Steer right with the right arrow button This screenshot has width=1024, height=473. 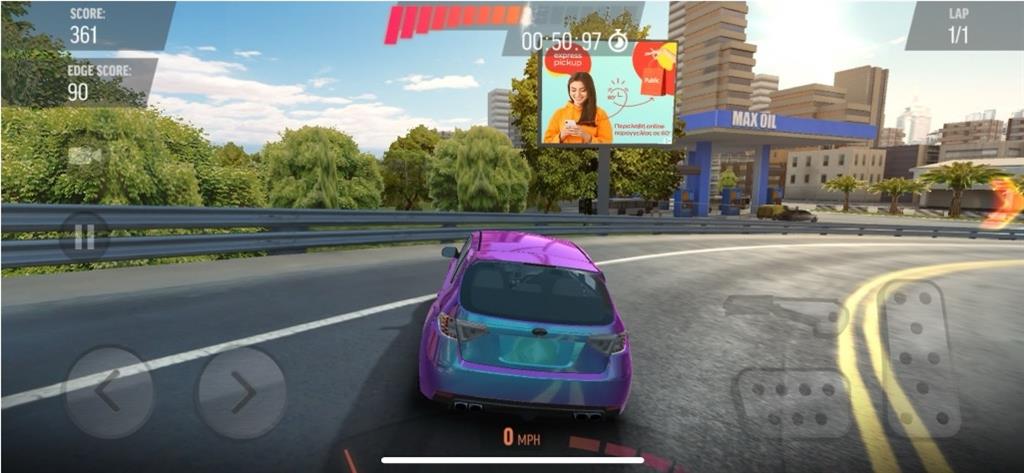click(x=241, y=392)
